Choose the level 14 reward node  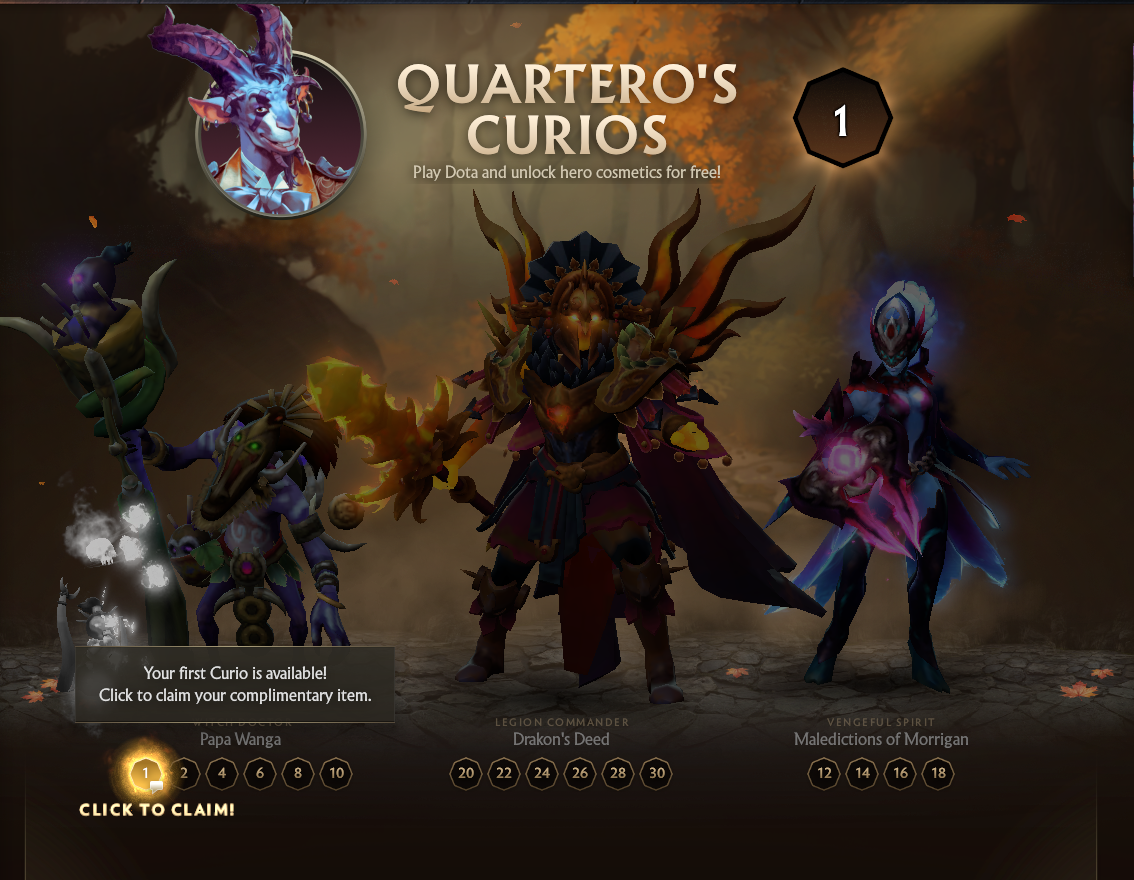click(x=863, y=773)
